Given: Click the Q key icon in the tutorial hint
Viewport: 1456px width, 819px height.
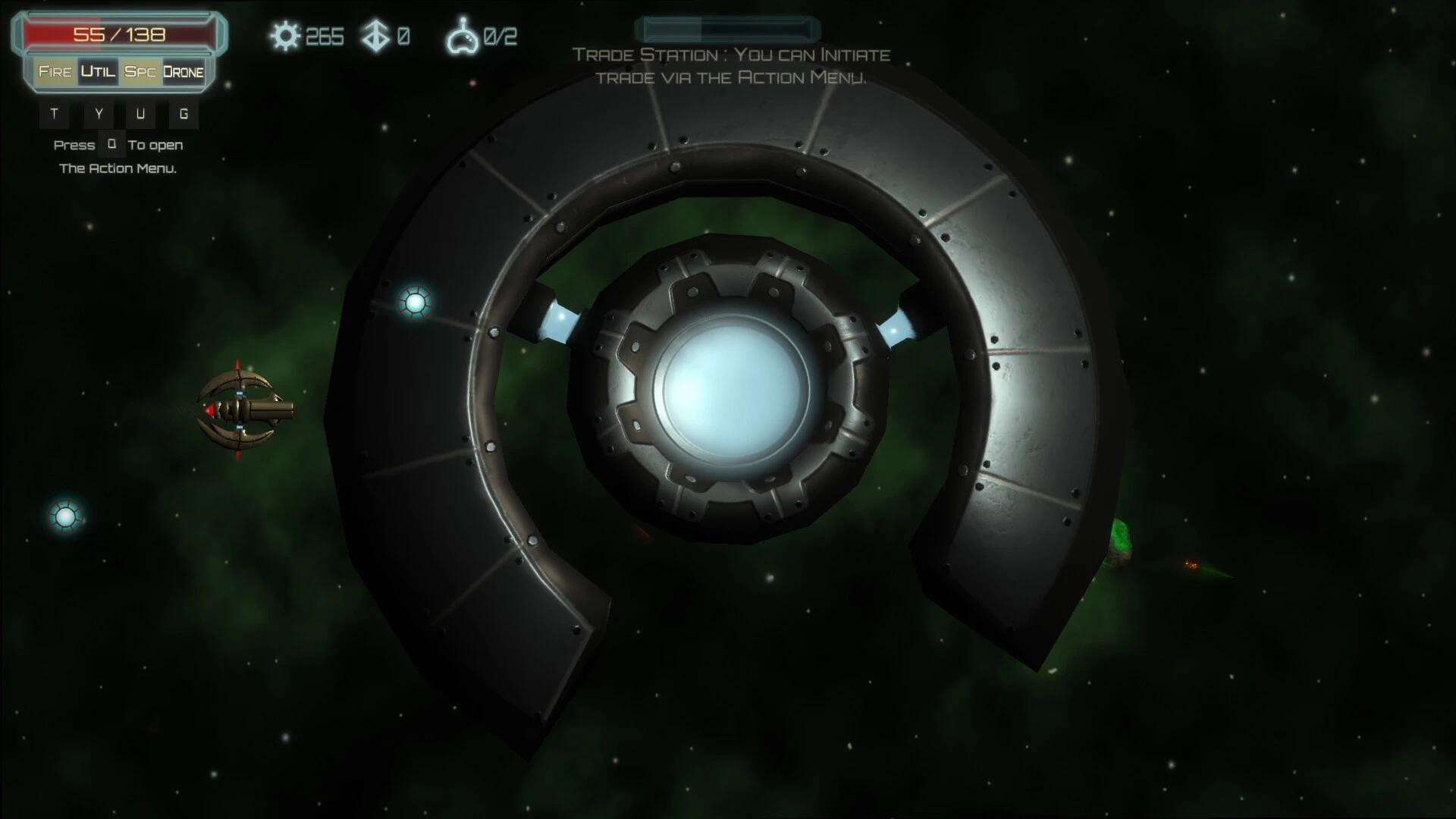Looking at the screenshot, I should click(x=111, y=144).
